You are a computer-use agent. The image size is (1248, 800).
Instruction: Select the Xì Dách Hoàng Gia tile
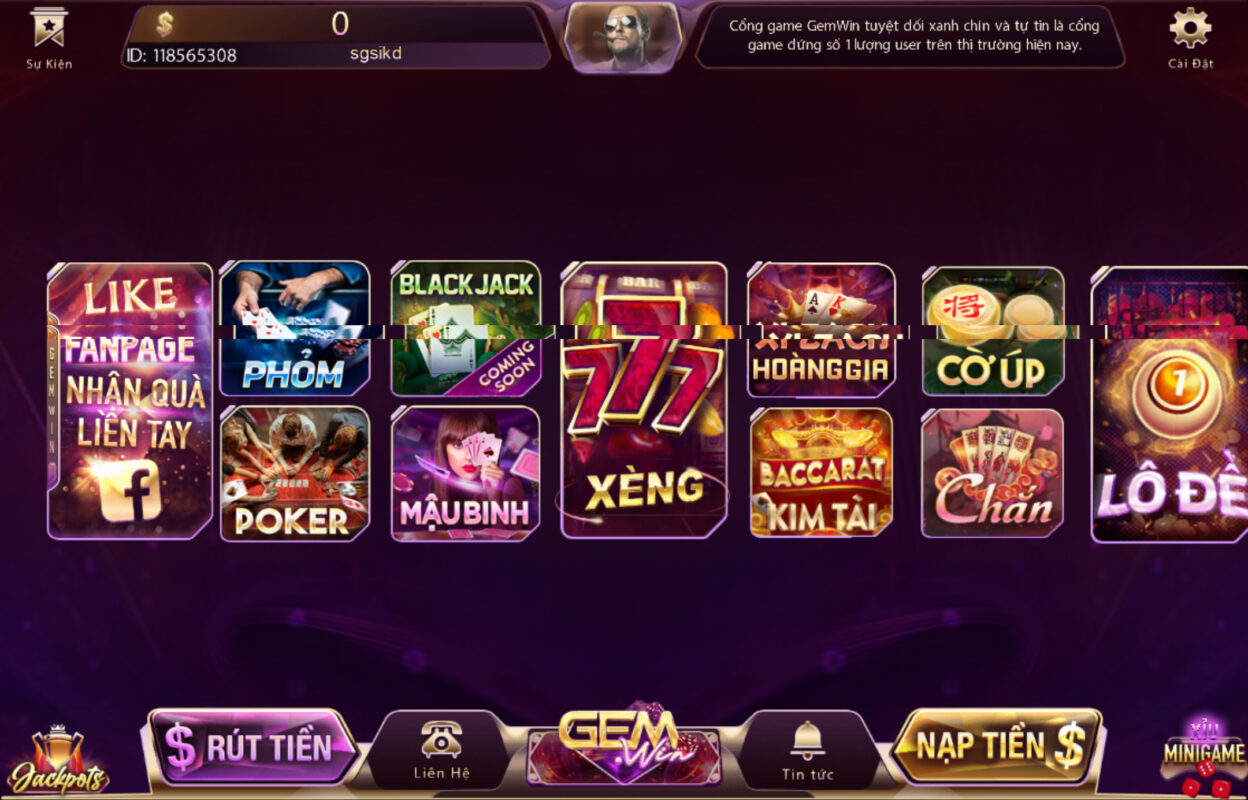(820, 330)
